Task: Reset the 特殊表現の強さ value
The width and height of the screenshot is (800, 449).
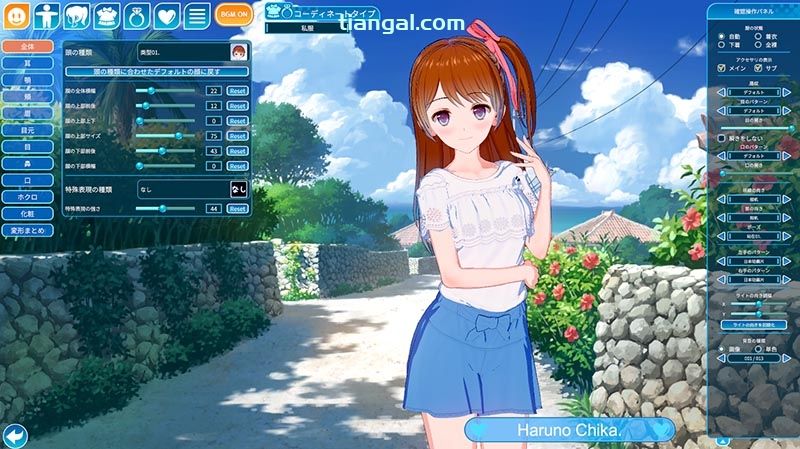Action: (x=237, y=208)
